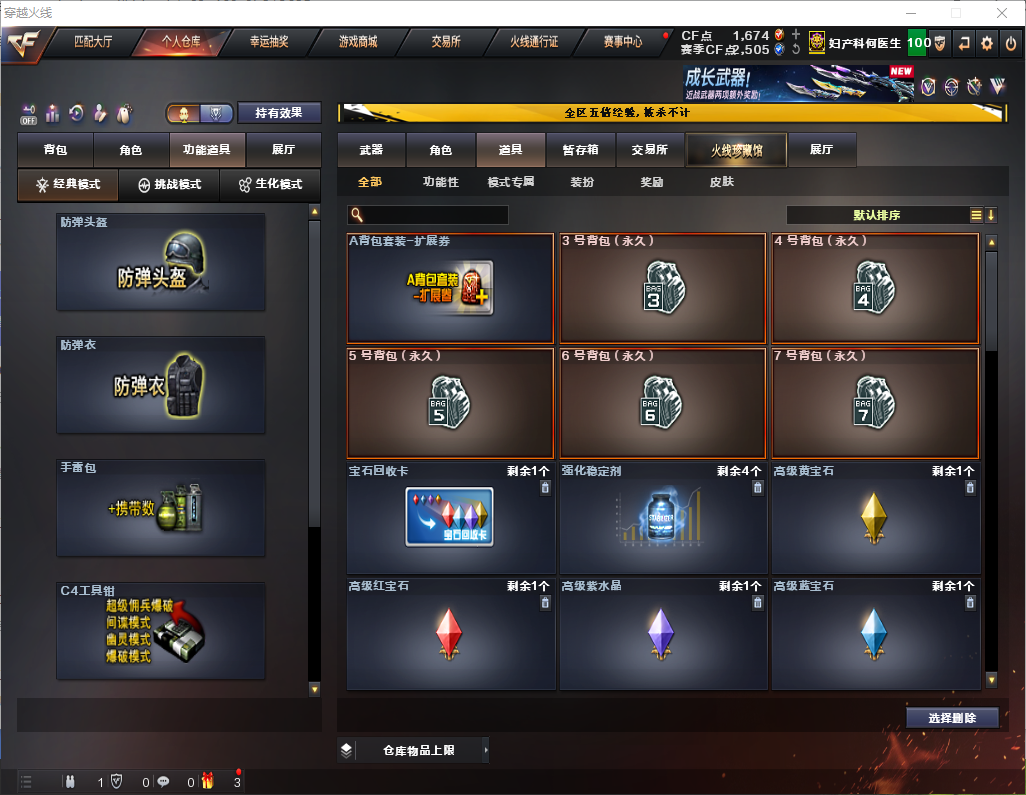Choose the 防弹衣 item slot
The image size is (1026, 795).
(161, 385)
